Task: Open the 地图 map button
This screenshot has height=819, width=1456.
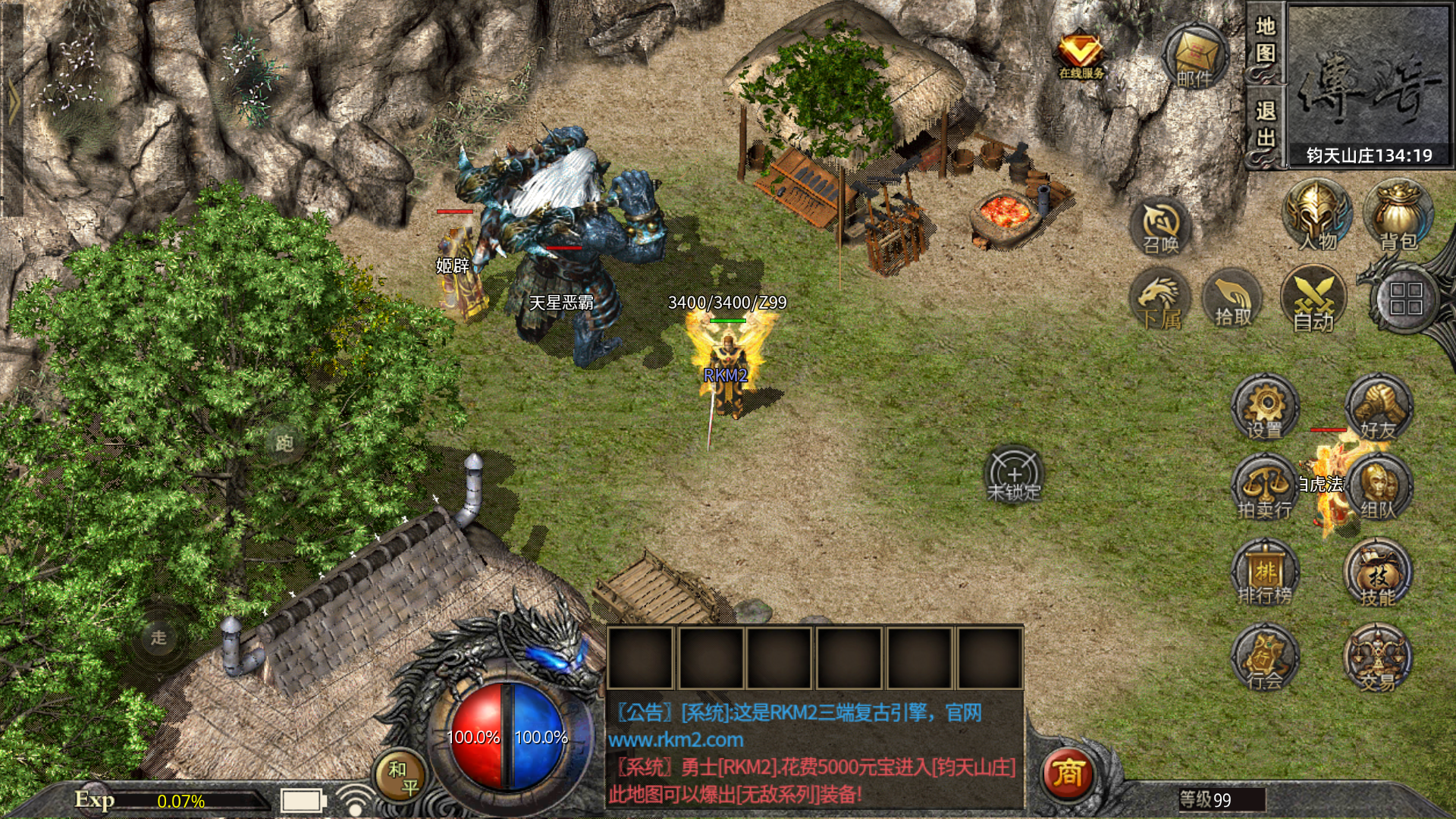Action: pos(1265,40)
